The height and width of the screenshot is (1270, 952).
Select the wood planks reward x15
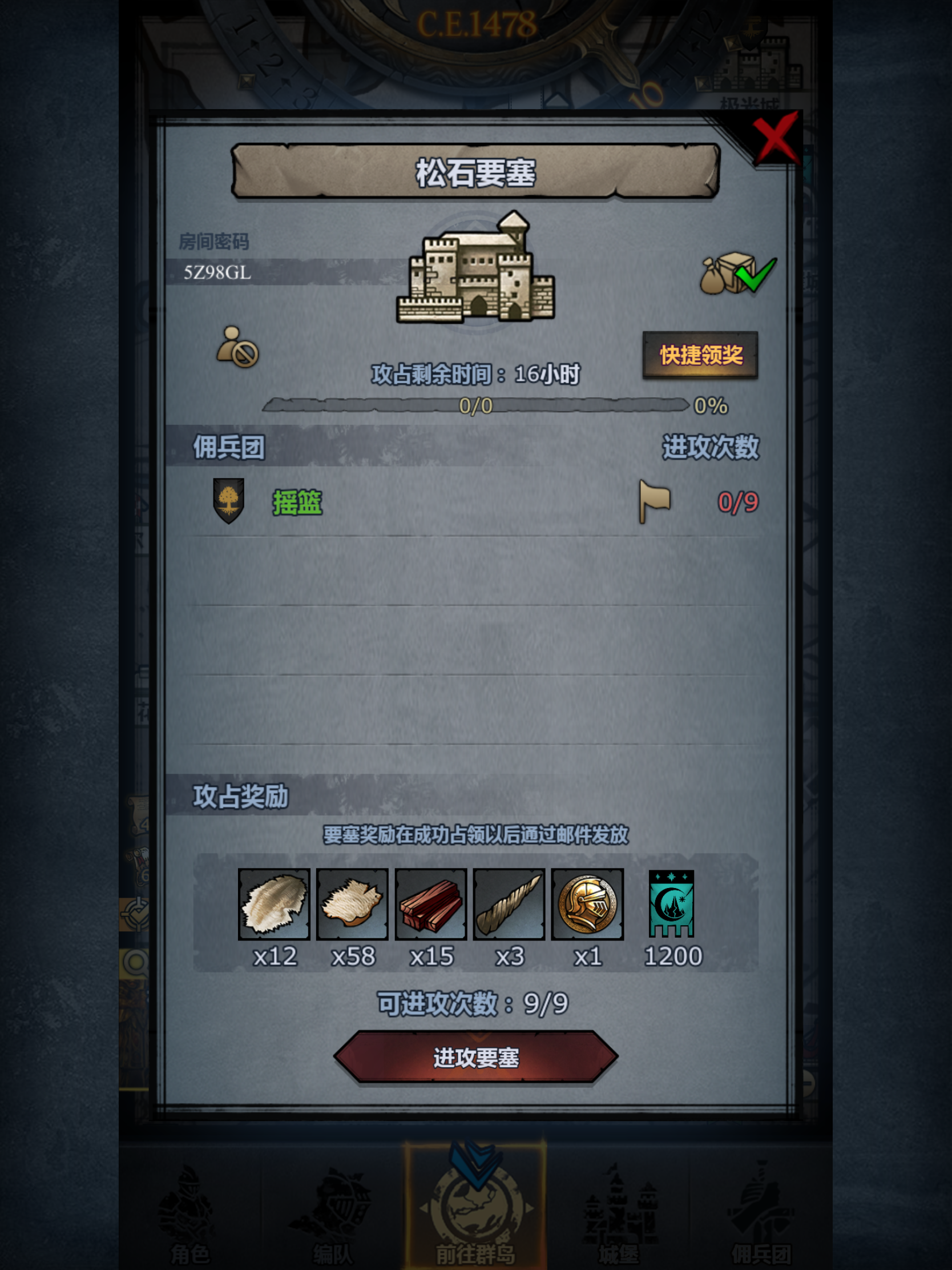(431, 903)
